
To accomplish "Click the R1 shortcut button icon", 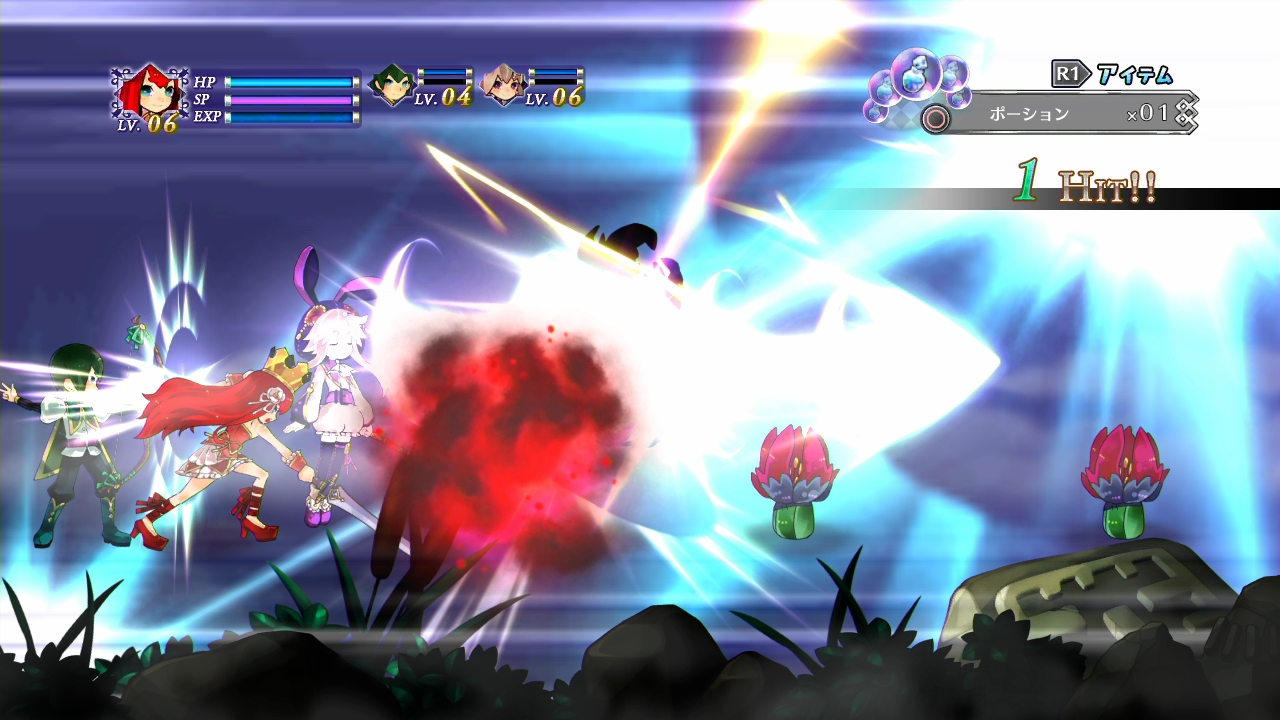I will click(x=1066, y=73).
